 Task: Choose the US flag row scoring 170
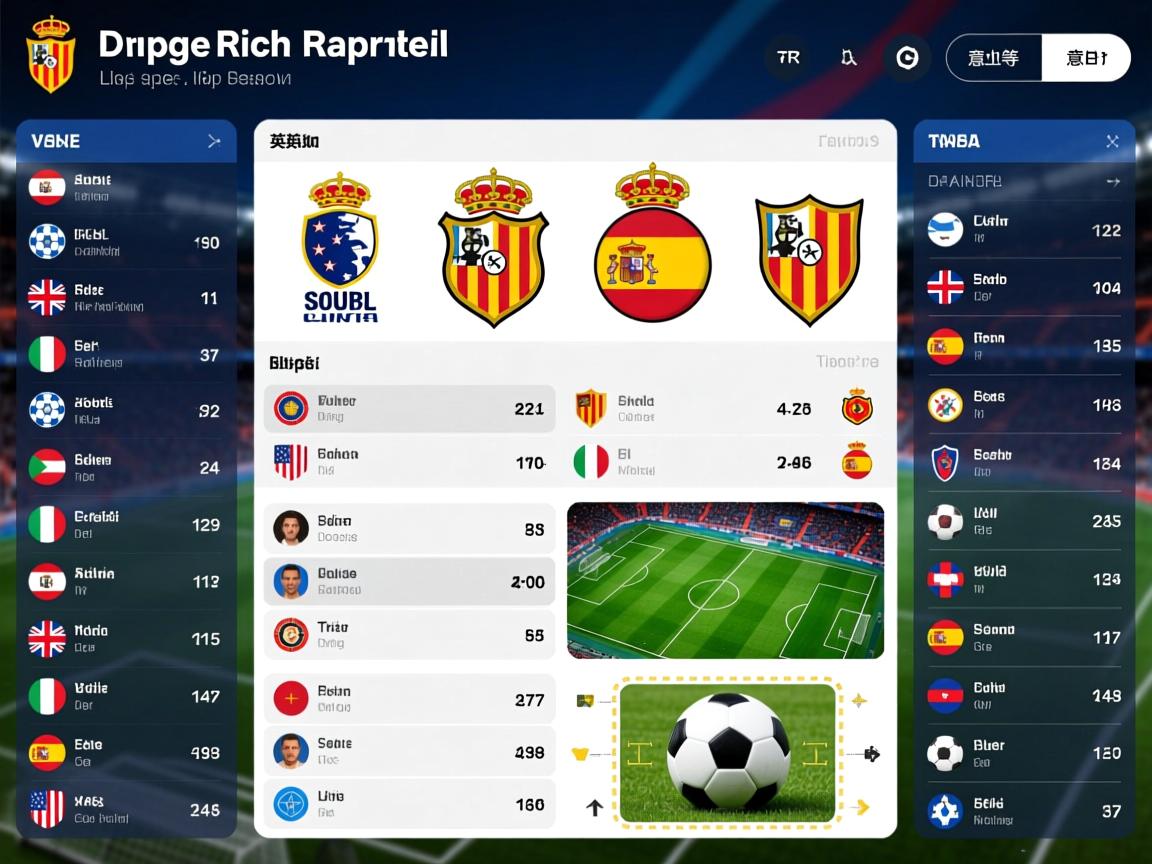click(x=409, y=462)
